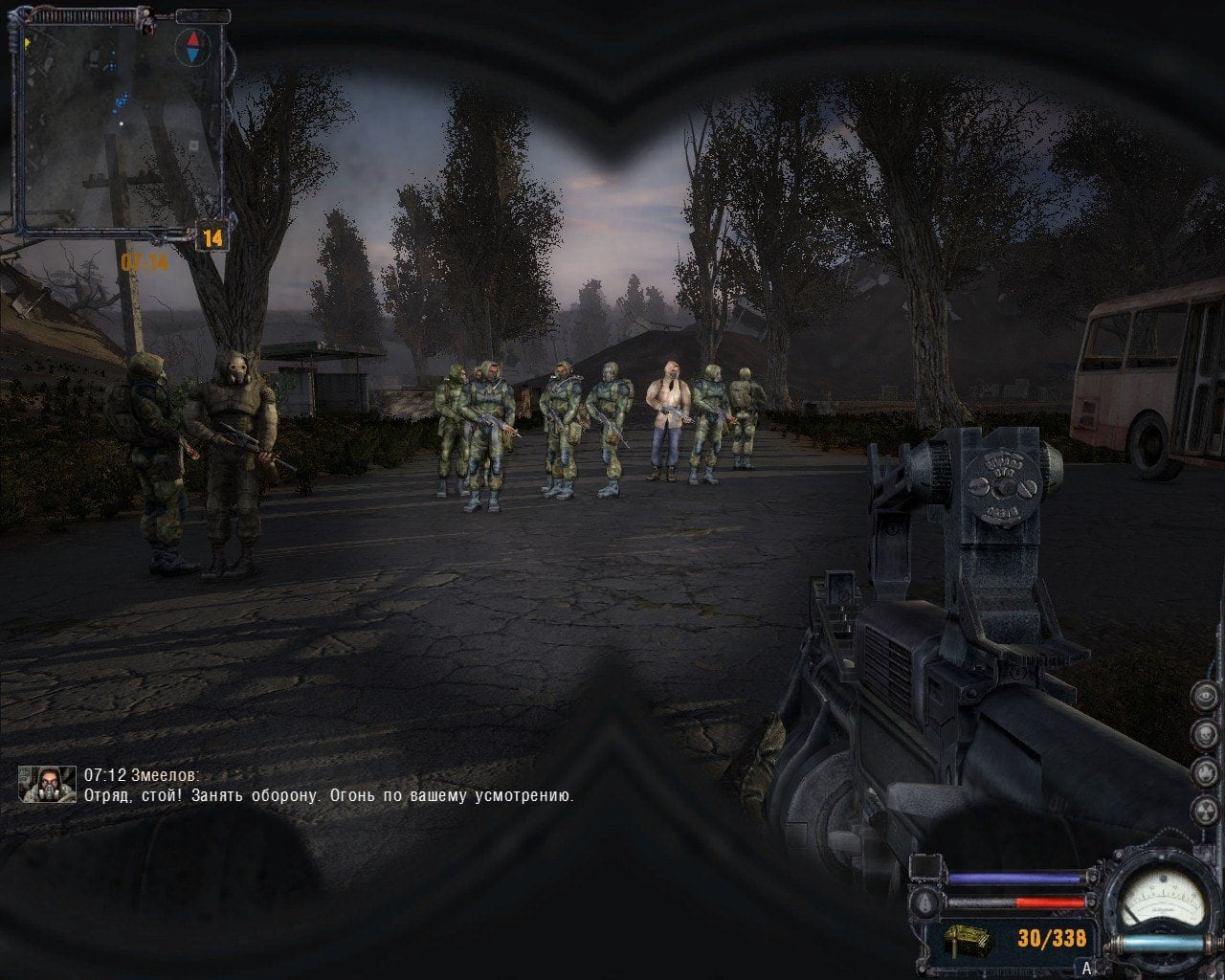Select Змеелов's gas mask portrait in the message log
This screenshot has width=1225, height=980.
click(x=47, y=784)
